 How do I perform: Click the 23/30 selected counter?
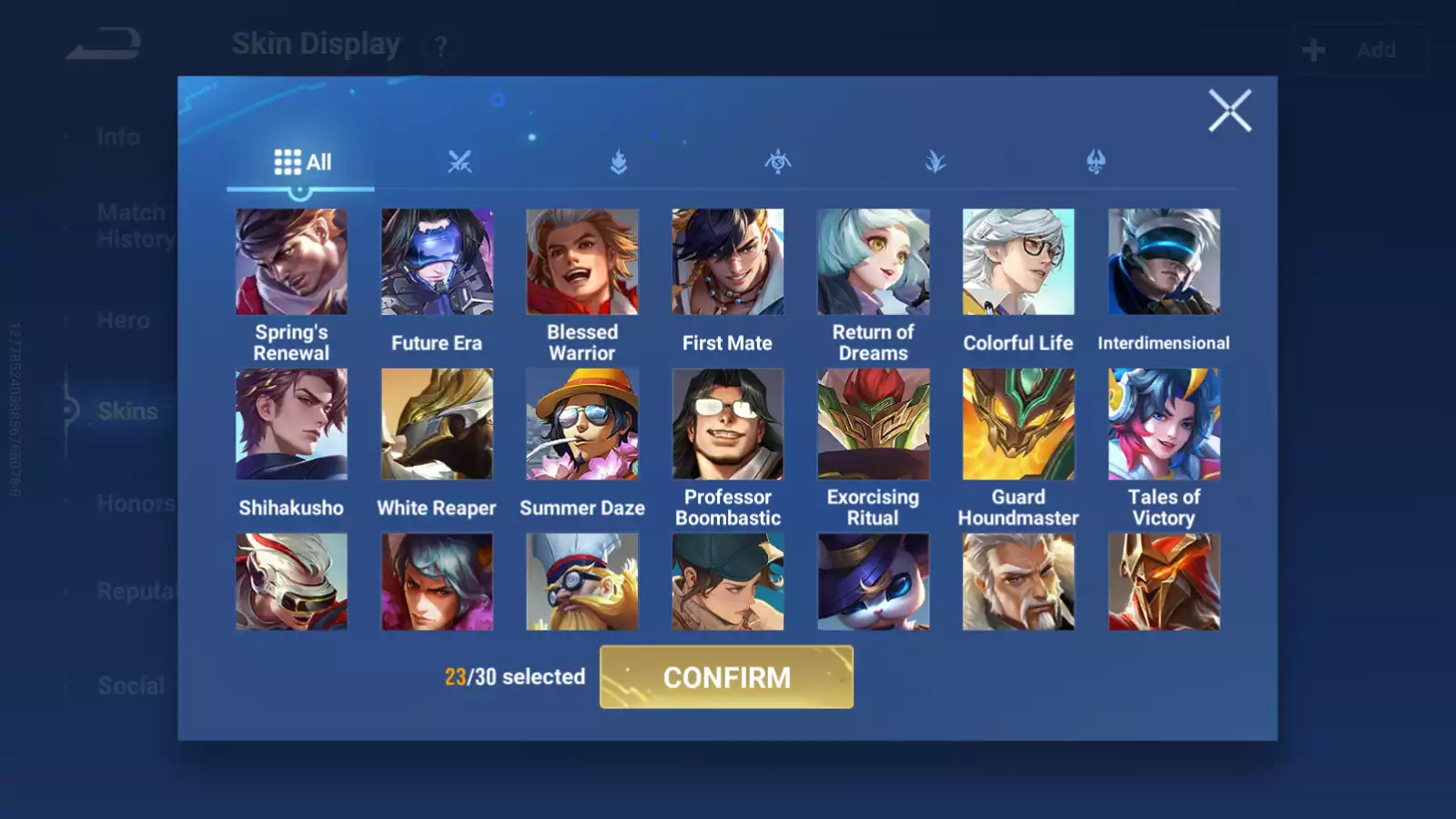(x=514, y=677)
